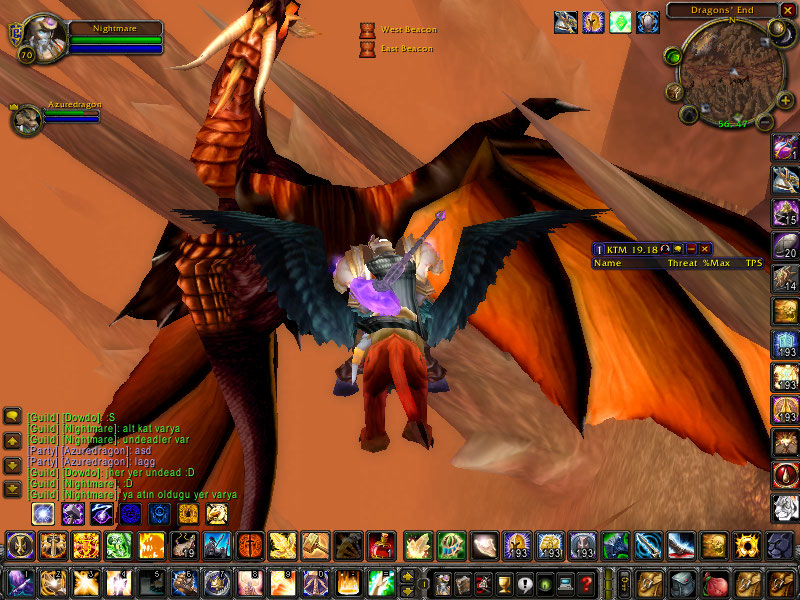Zoom out the minimap with minus button
800x600 pixels.
763,122
